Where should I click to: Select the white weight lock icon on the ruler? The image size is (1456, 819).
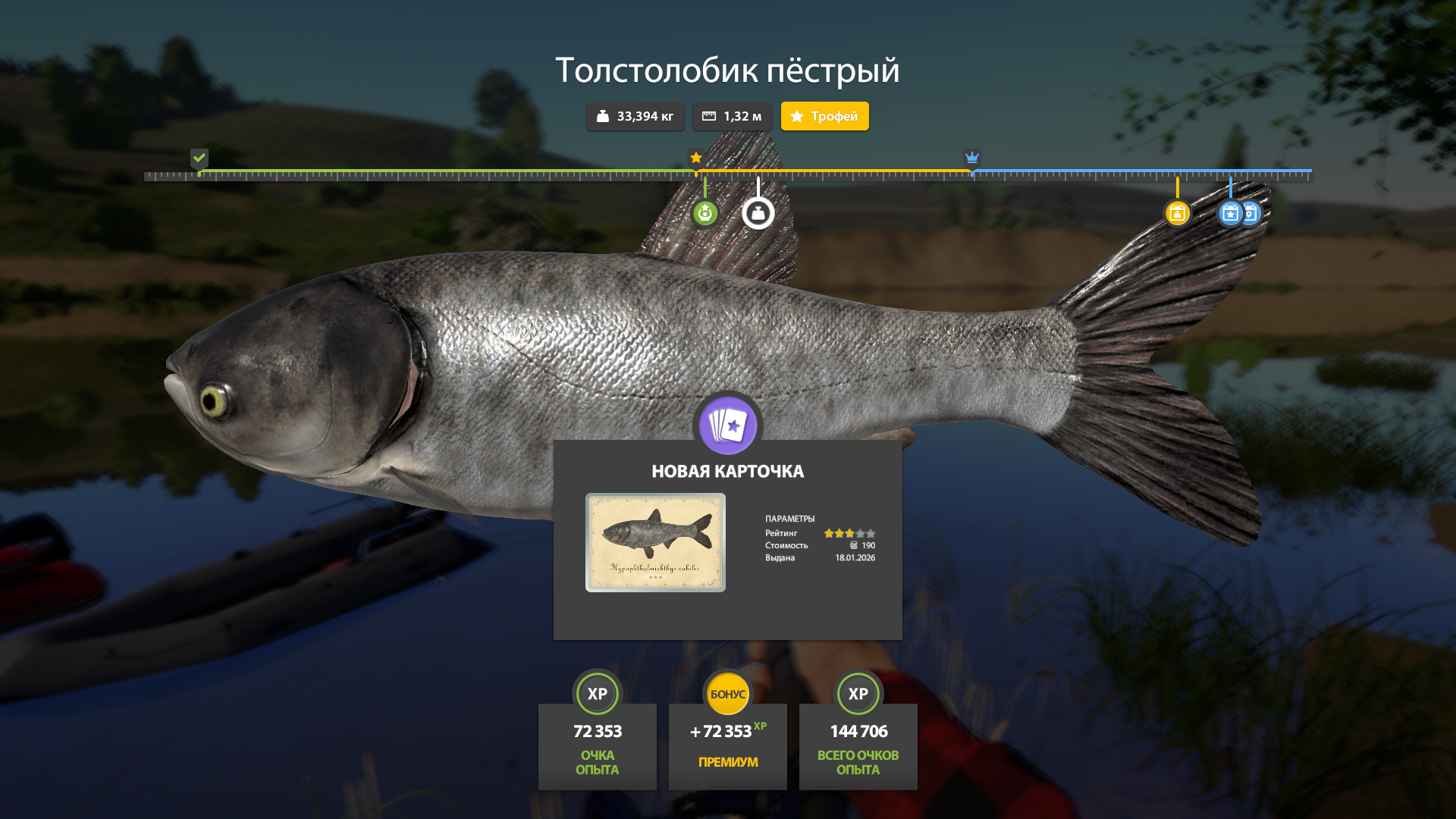(x=759, y=213)
